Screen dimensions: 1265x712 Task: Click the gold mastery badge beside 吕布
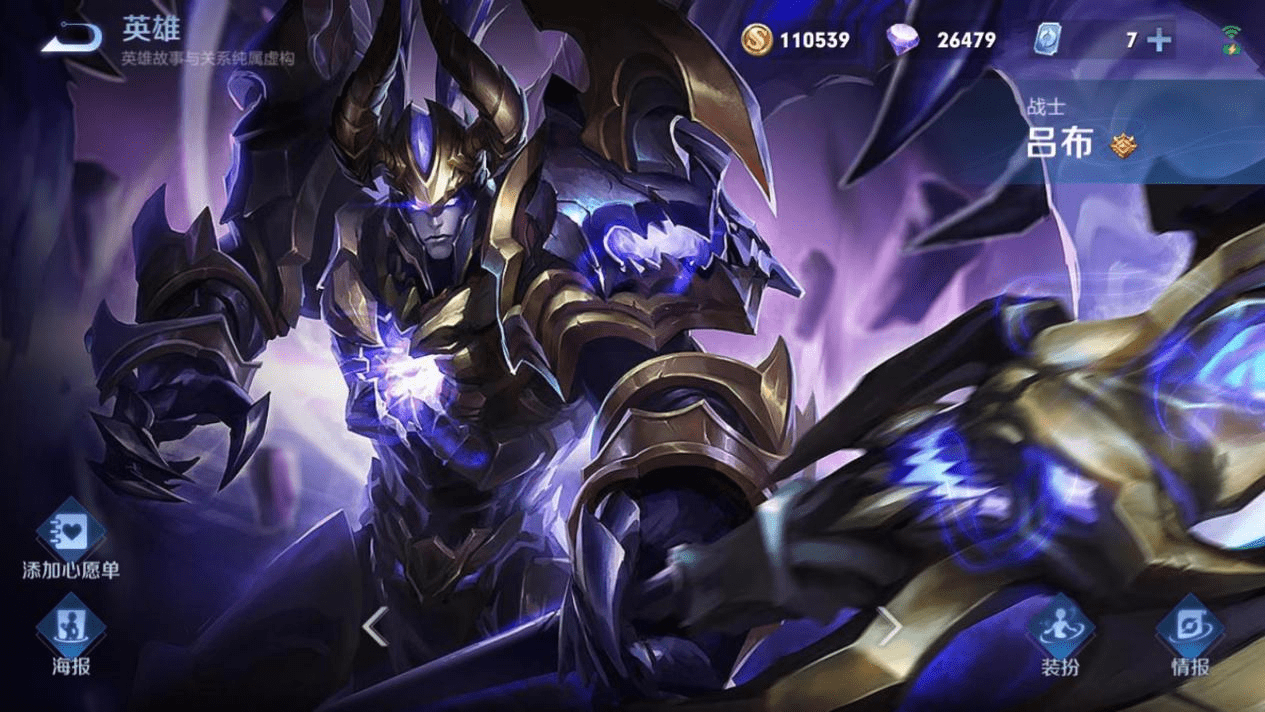point(1123,146)
